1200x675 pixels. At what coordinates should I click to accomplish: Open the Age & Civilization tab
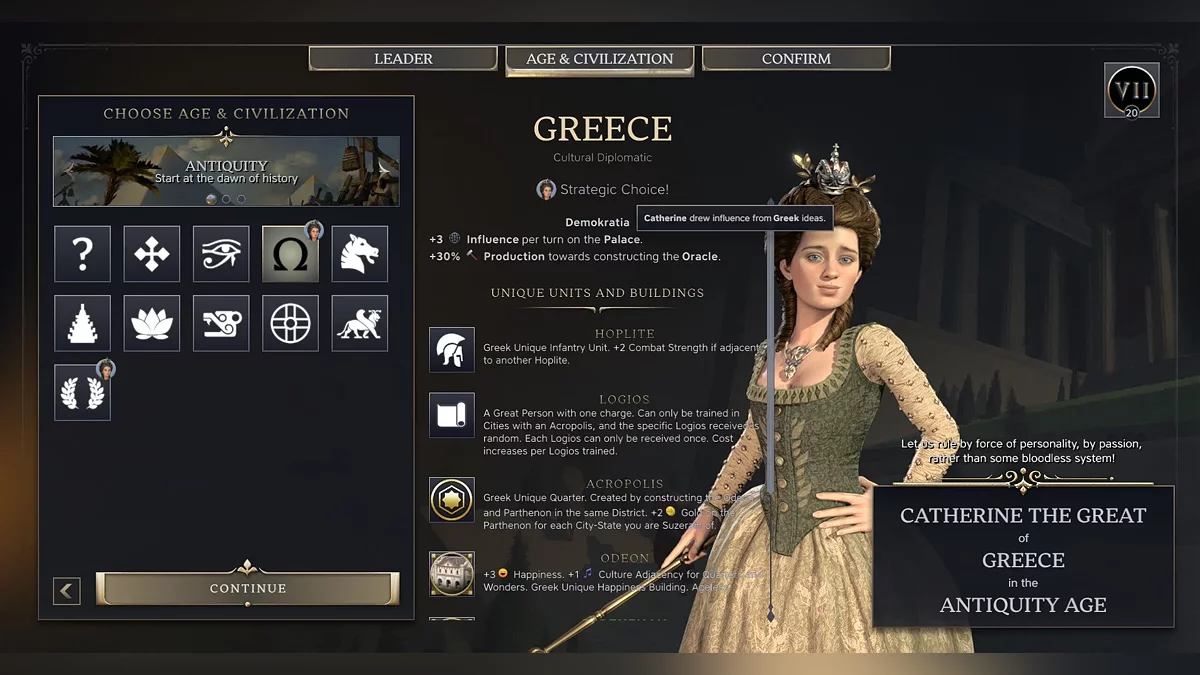tap(599, 59)
